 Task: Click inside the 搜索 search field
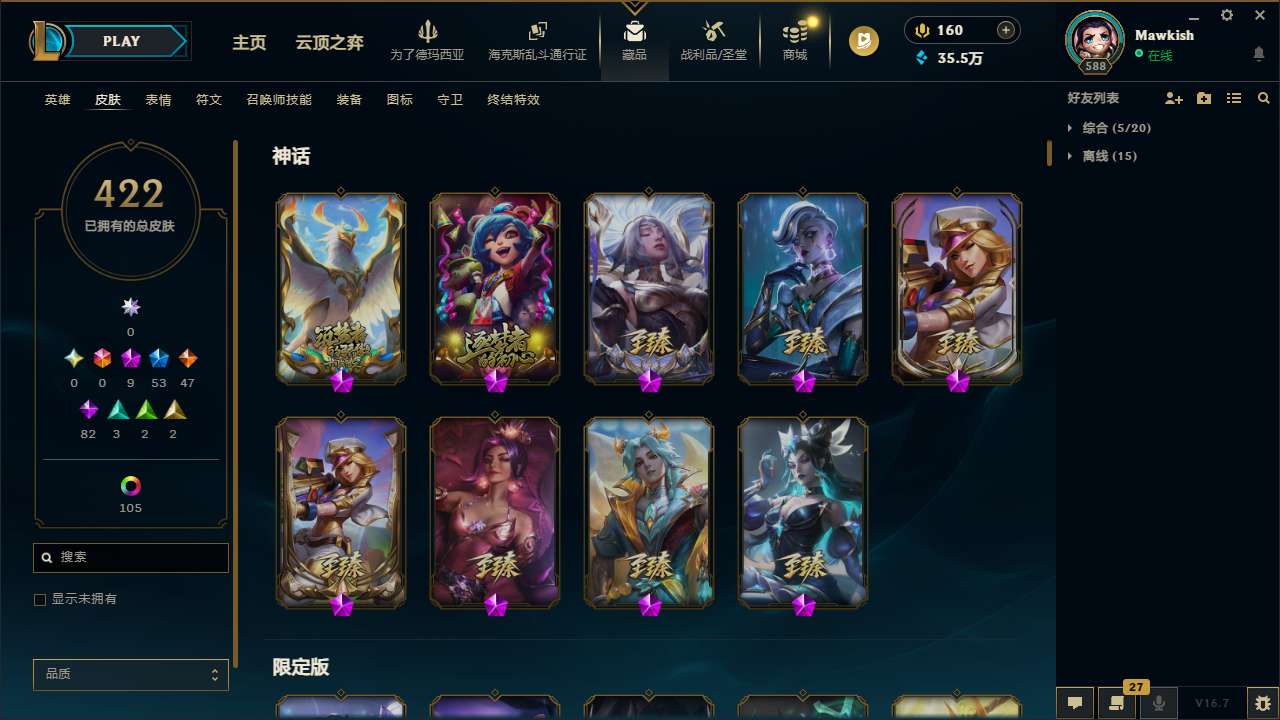point(130,557)
